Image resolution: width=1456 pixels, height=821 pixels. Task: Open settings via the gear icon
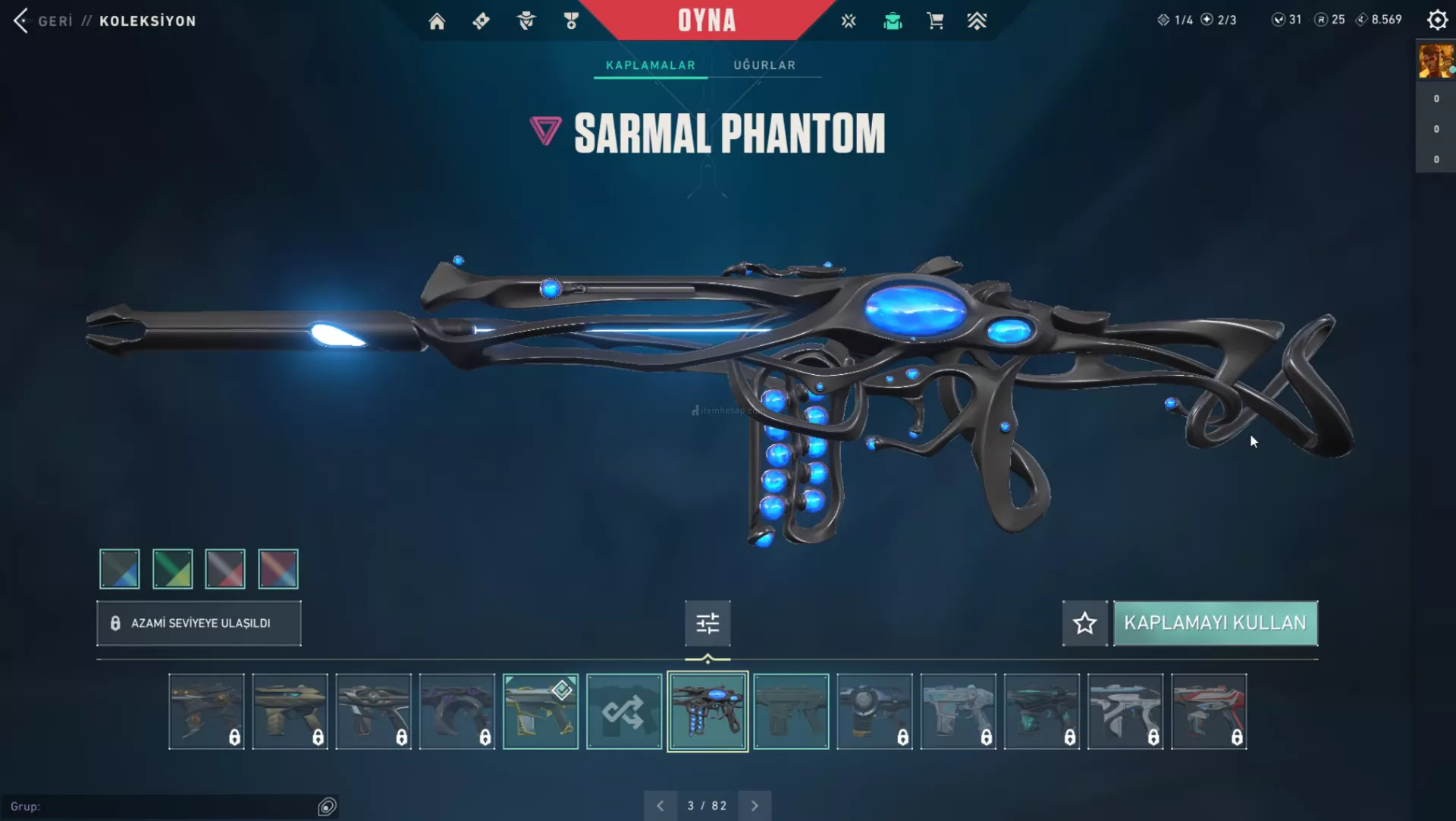tap(1437, 20)
